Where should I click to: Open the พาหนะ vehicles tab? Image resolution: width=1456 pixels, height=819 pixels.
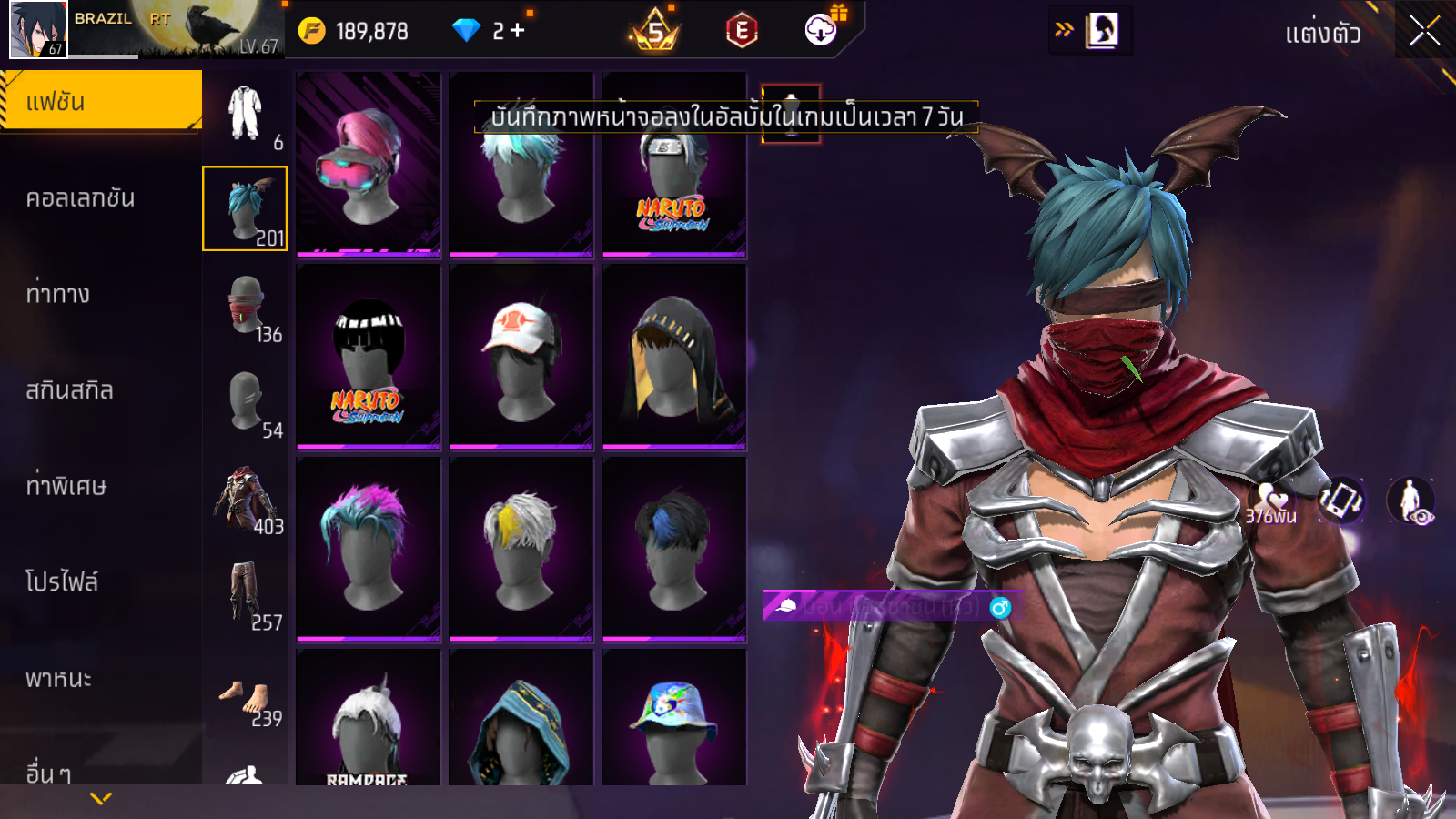pos(58,679)
